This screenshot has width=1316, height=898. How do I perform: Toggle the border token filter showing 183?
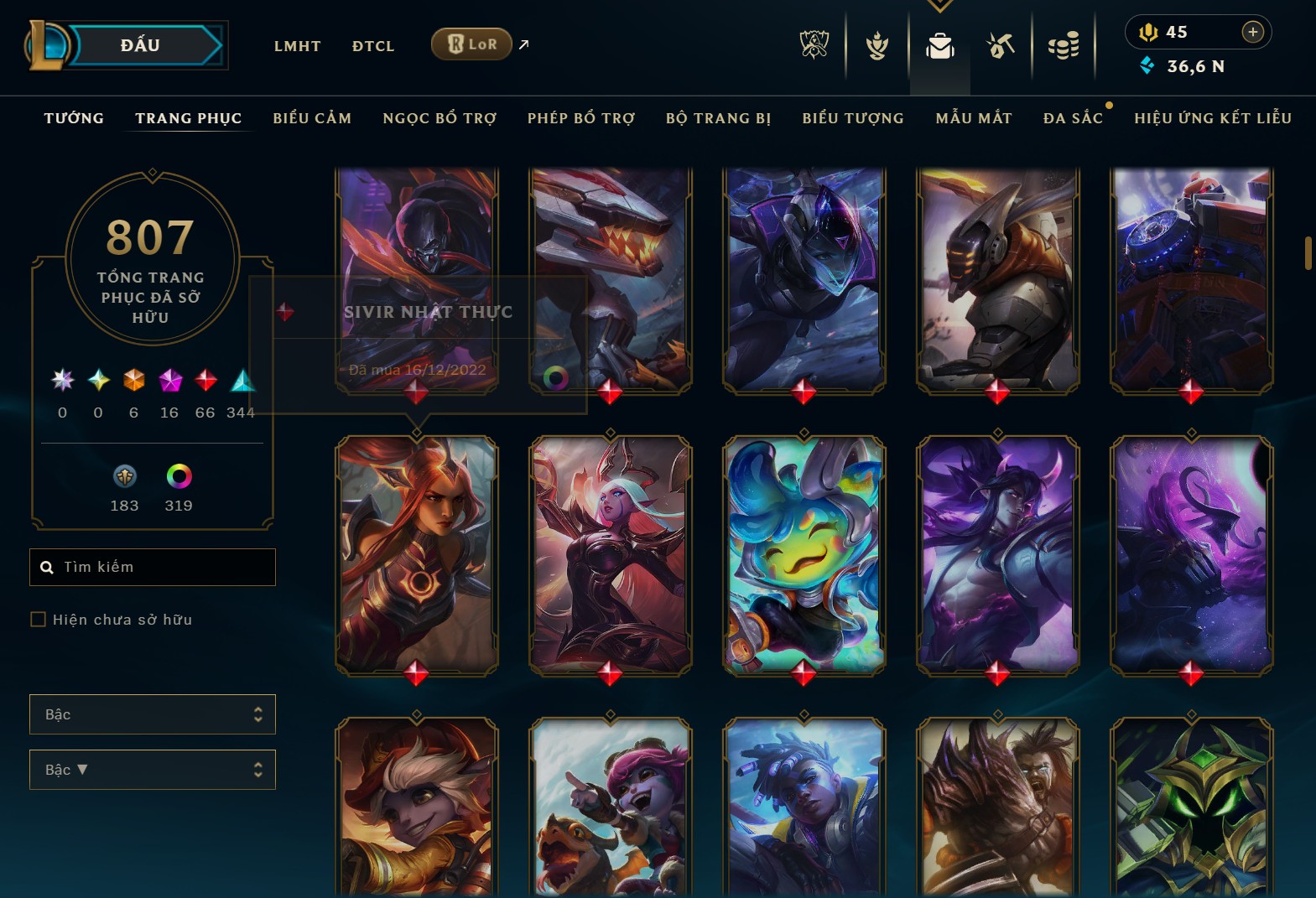124,478
